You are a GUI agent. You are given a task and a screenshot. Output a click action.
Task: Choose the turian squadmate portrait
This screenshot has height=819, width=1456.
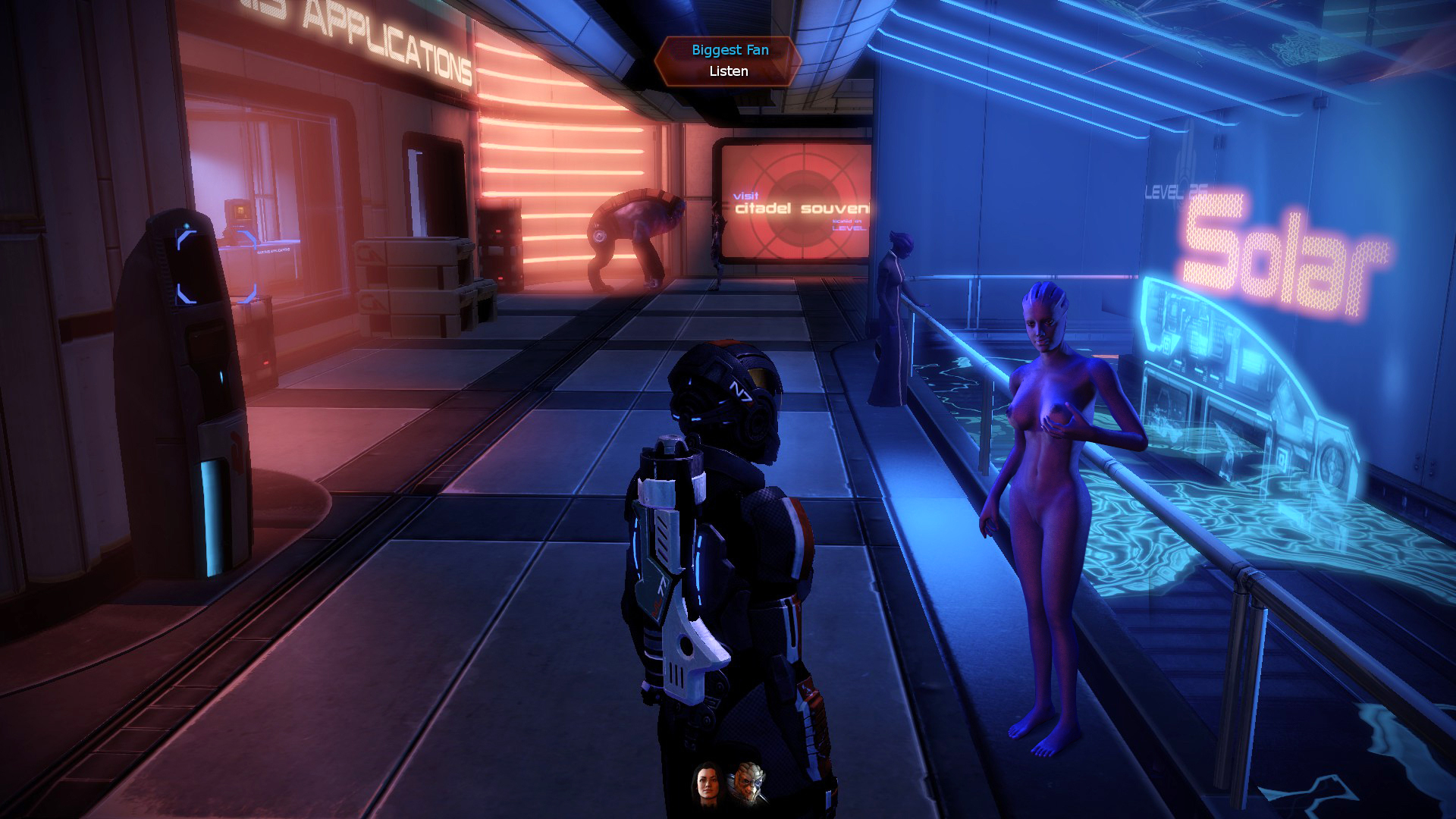coord(747,783)
